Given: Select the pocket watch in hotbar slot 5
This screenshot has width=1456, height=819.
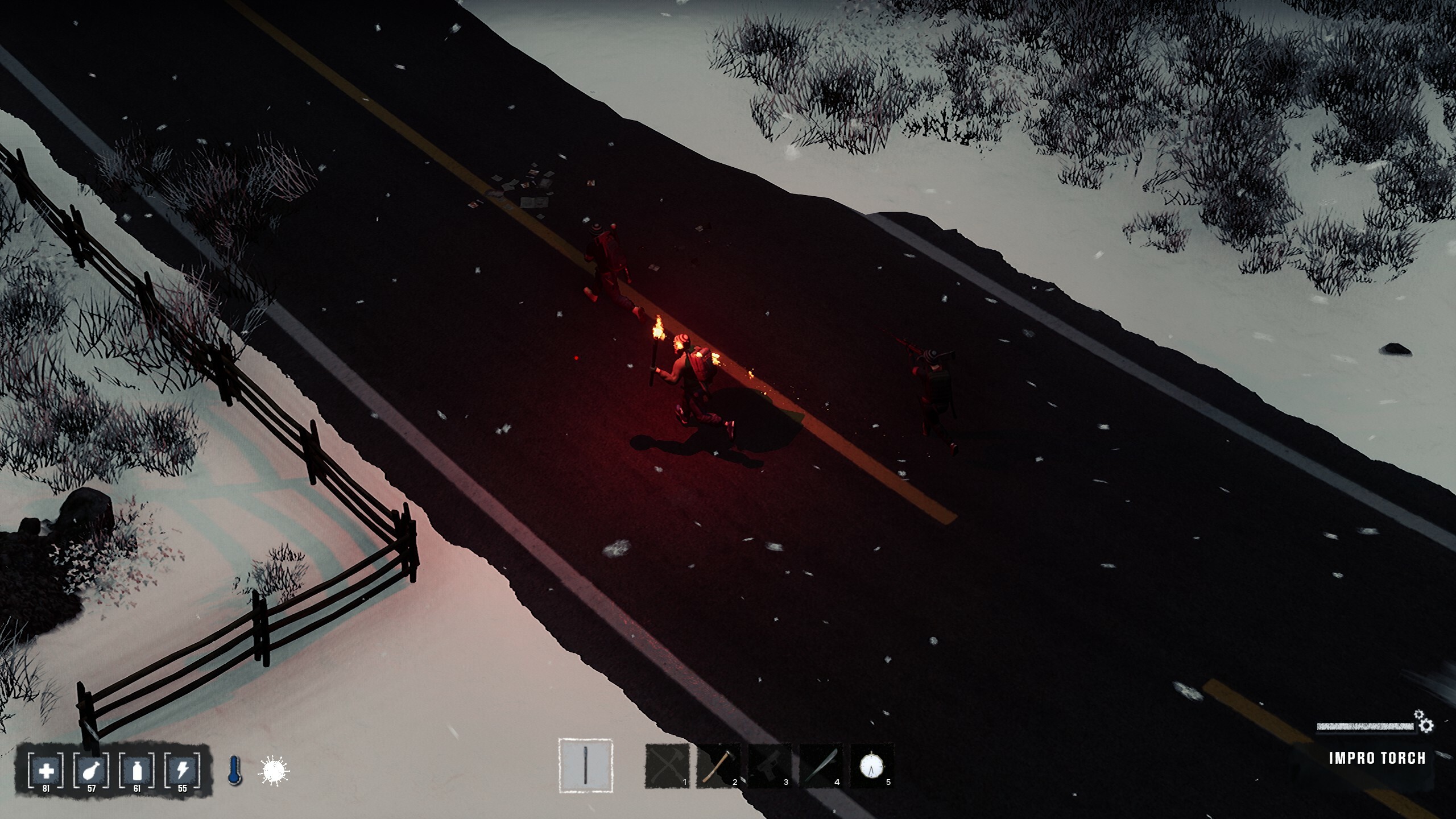Looking at the screenshot, I should coord(873,765).
